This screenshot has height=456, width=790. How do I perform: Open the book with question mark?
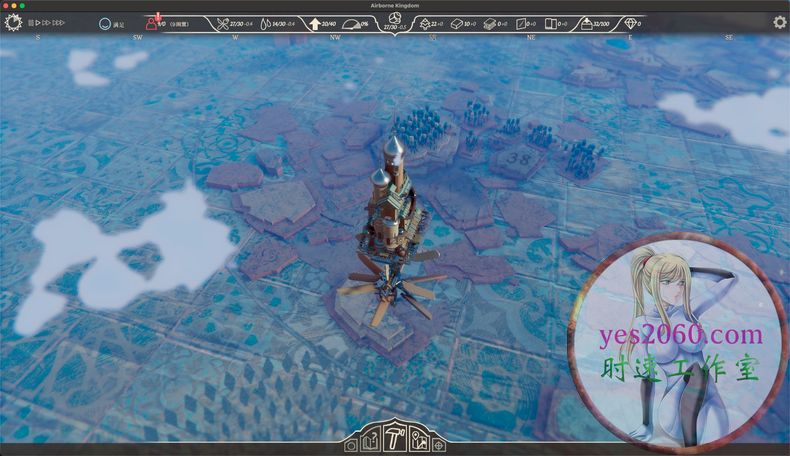click(372, 440)
